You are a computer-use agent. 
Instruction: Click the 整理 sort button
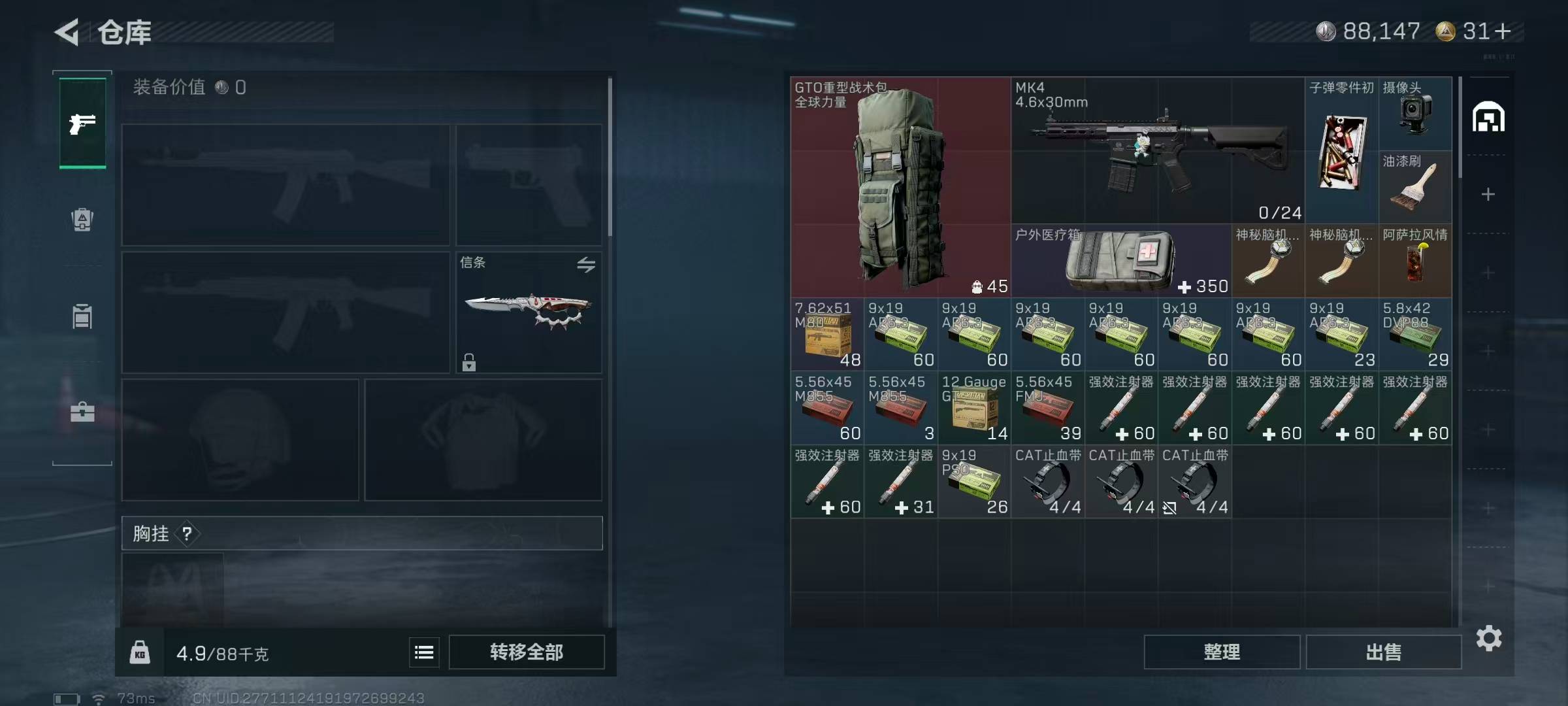pos(1221,652)
